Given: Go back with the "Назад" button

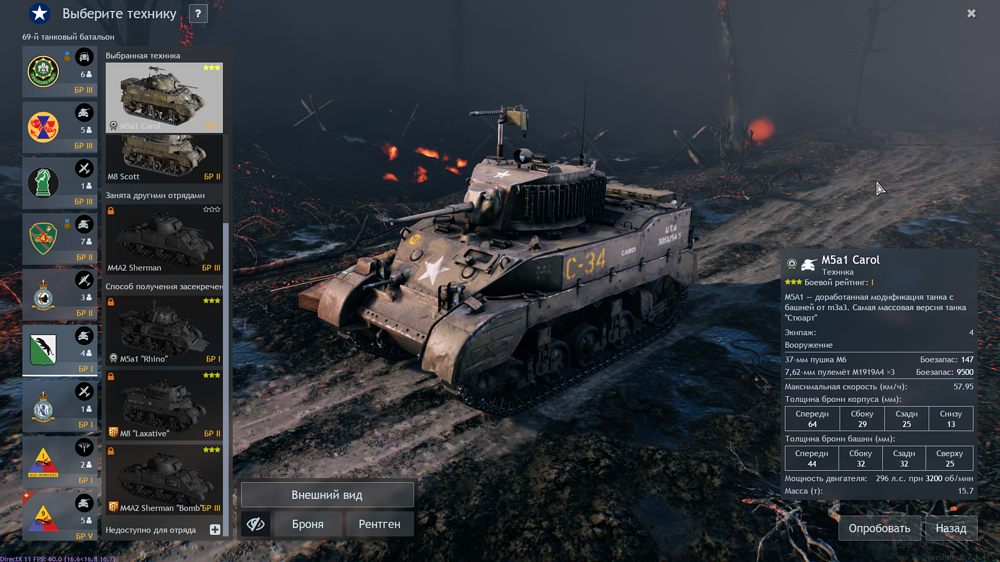Looking at the screenshot, I should tap(950, 528).
